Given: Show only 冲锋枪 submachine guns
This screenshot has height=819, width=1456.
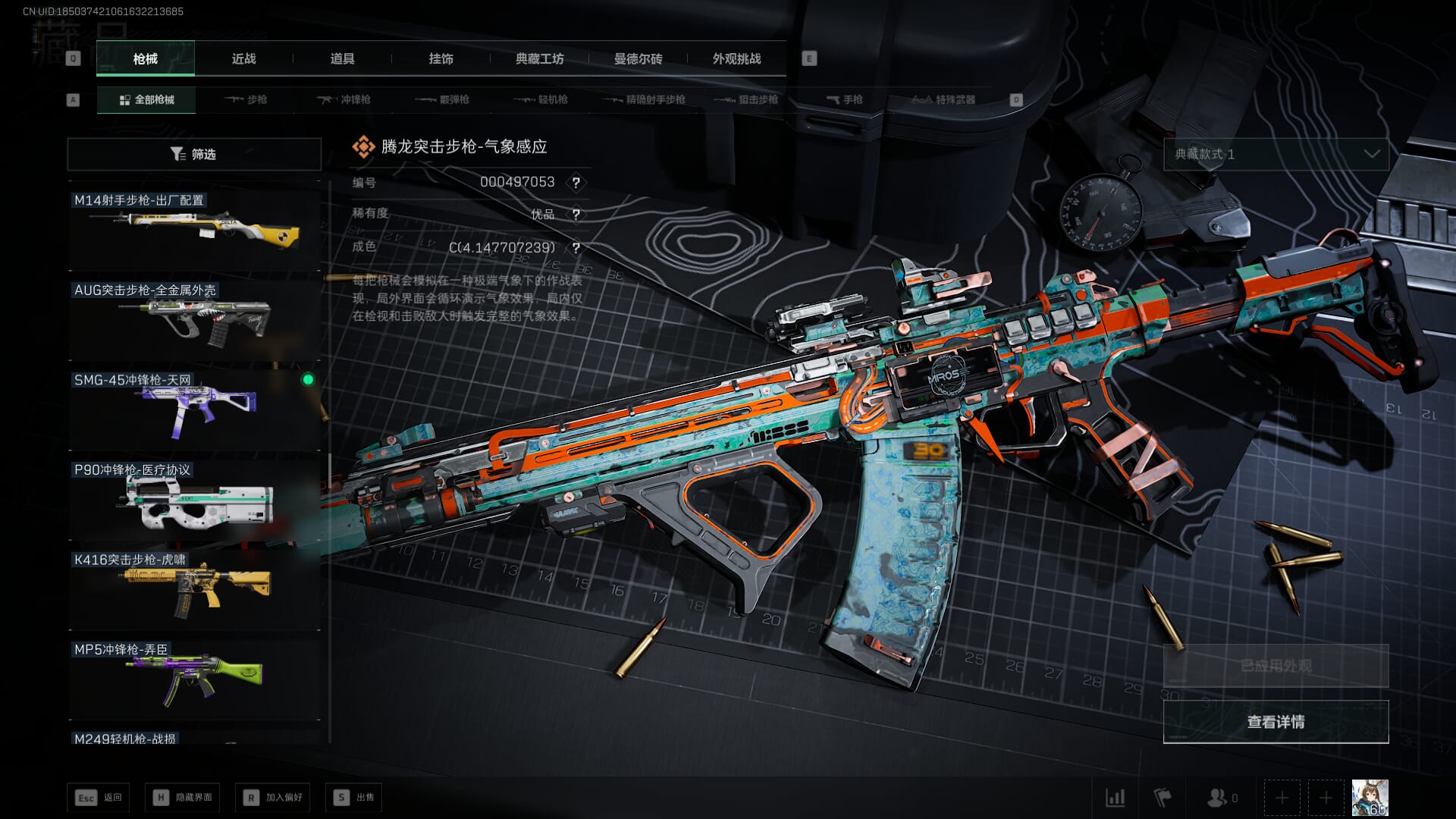Looking at the screenshot, I should (x=344, y=100).
